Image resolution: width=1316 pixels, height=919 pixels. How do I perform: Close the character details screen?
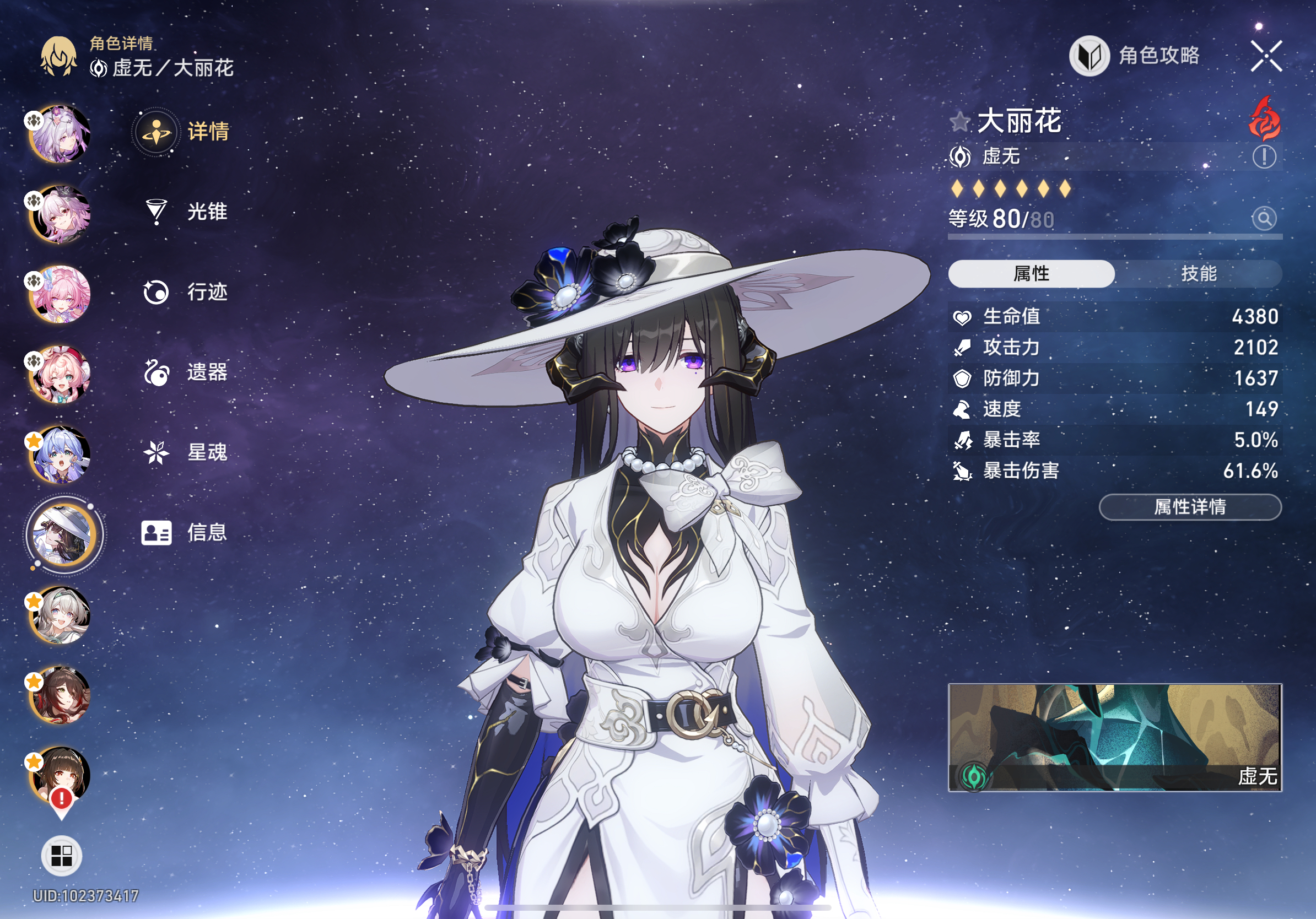(x=1266, y=56)
